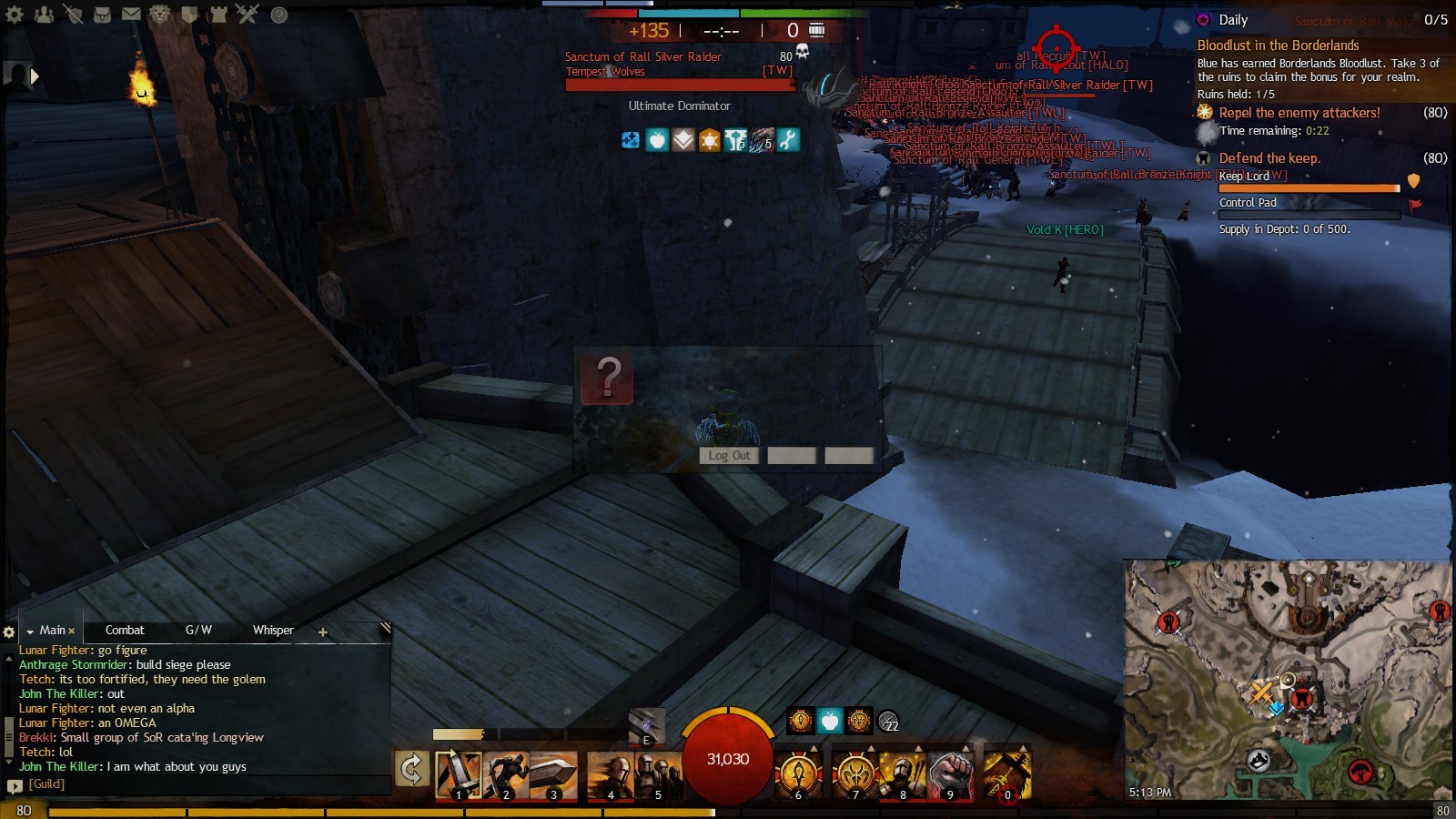Viewport: 1456px width, 819px height.
Task: Switch to the G/W chat tab
Action: (198, 630)
